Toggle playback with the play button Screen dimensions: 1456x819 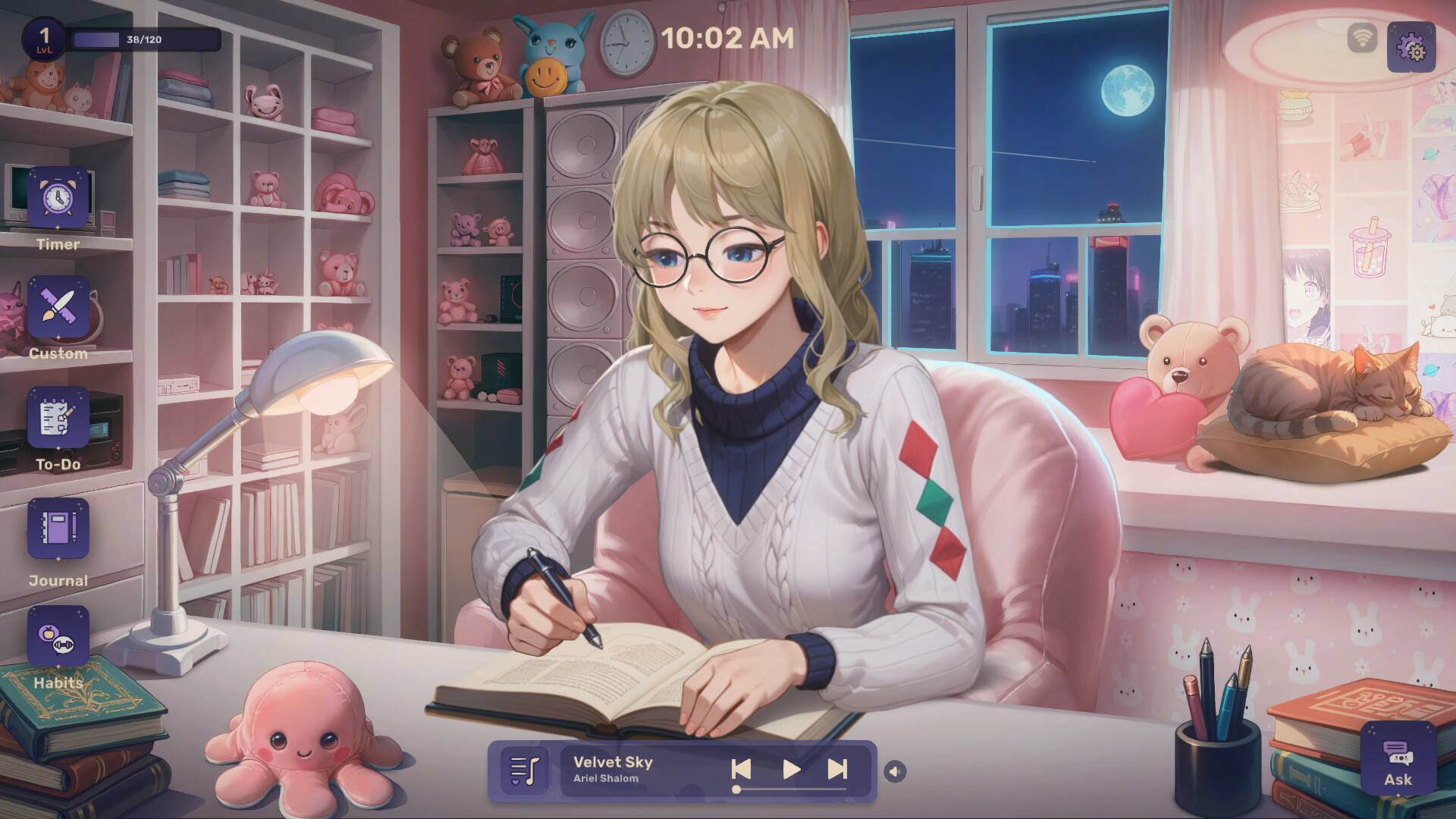pyautogui.click(x=790, y=768)
